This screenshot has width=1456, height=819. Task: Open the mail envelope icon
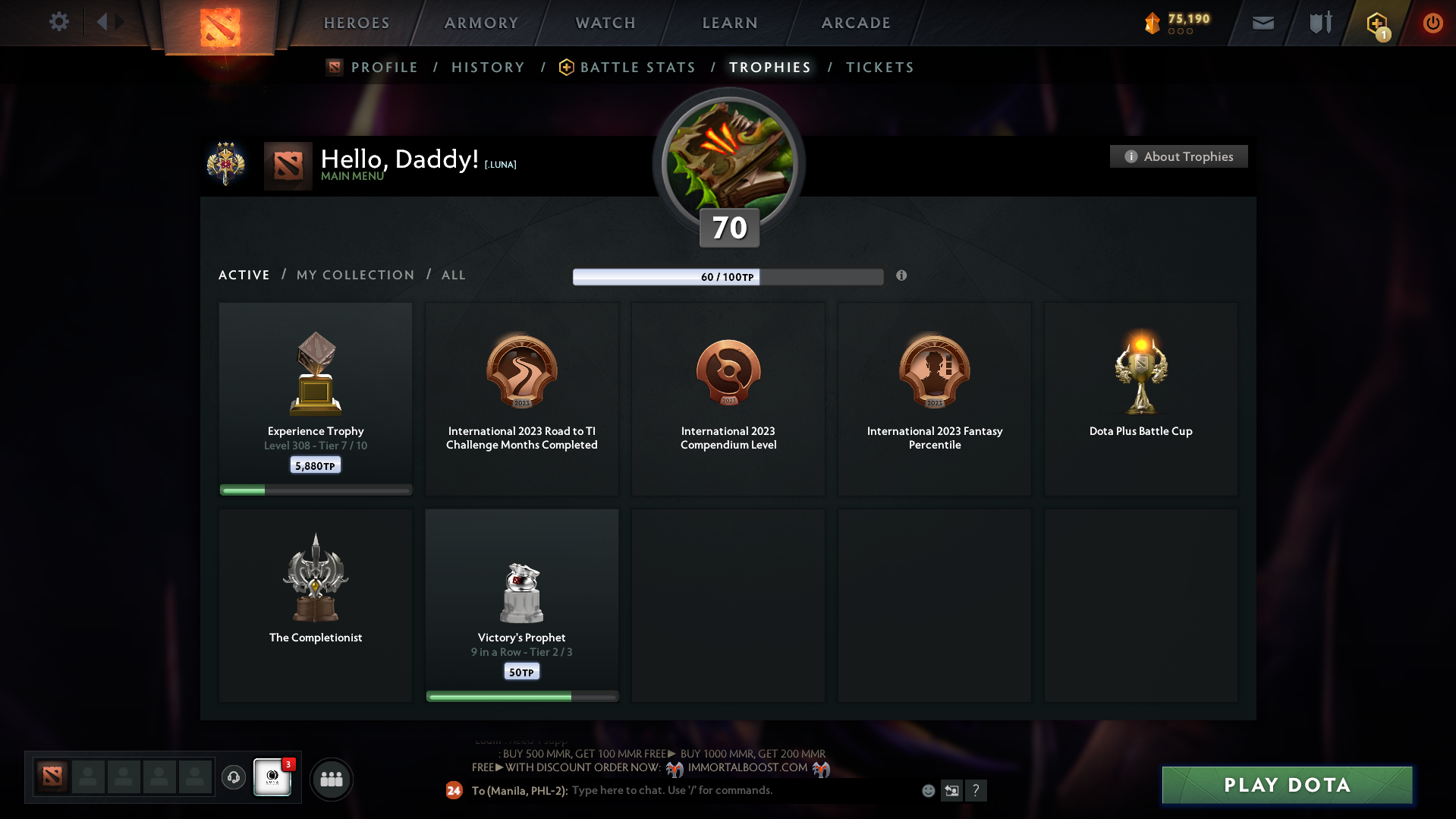click(1262, 23)
